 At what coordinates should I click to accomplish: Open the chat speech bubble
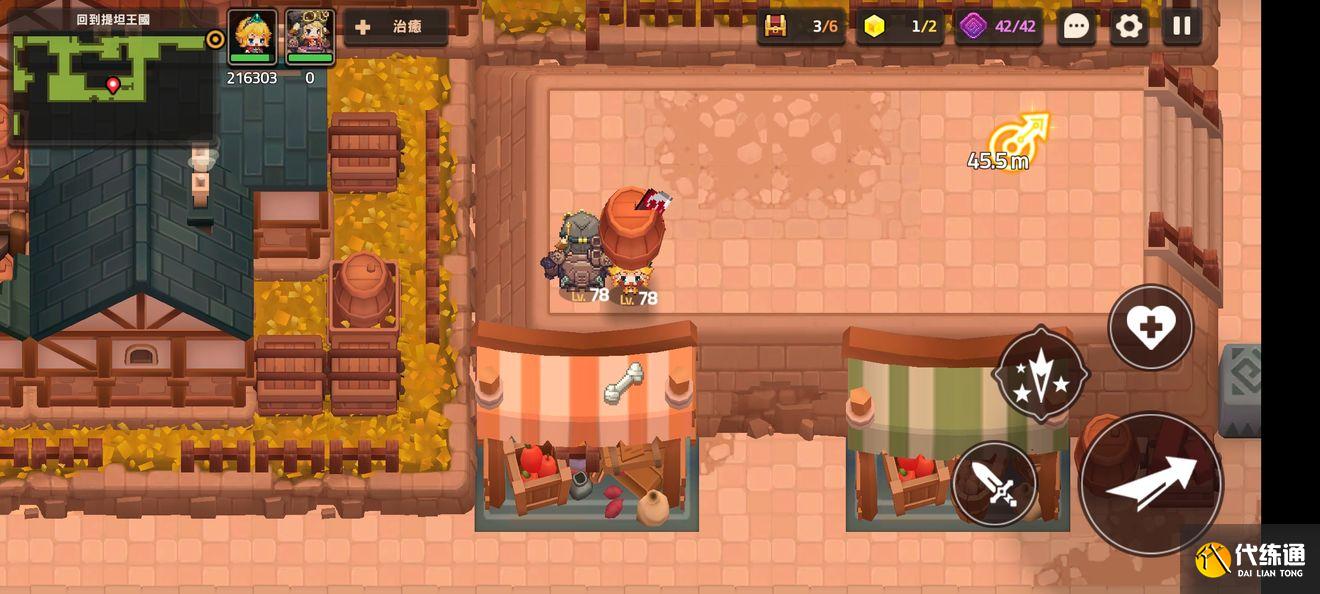[1076, 26]
